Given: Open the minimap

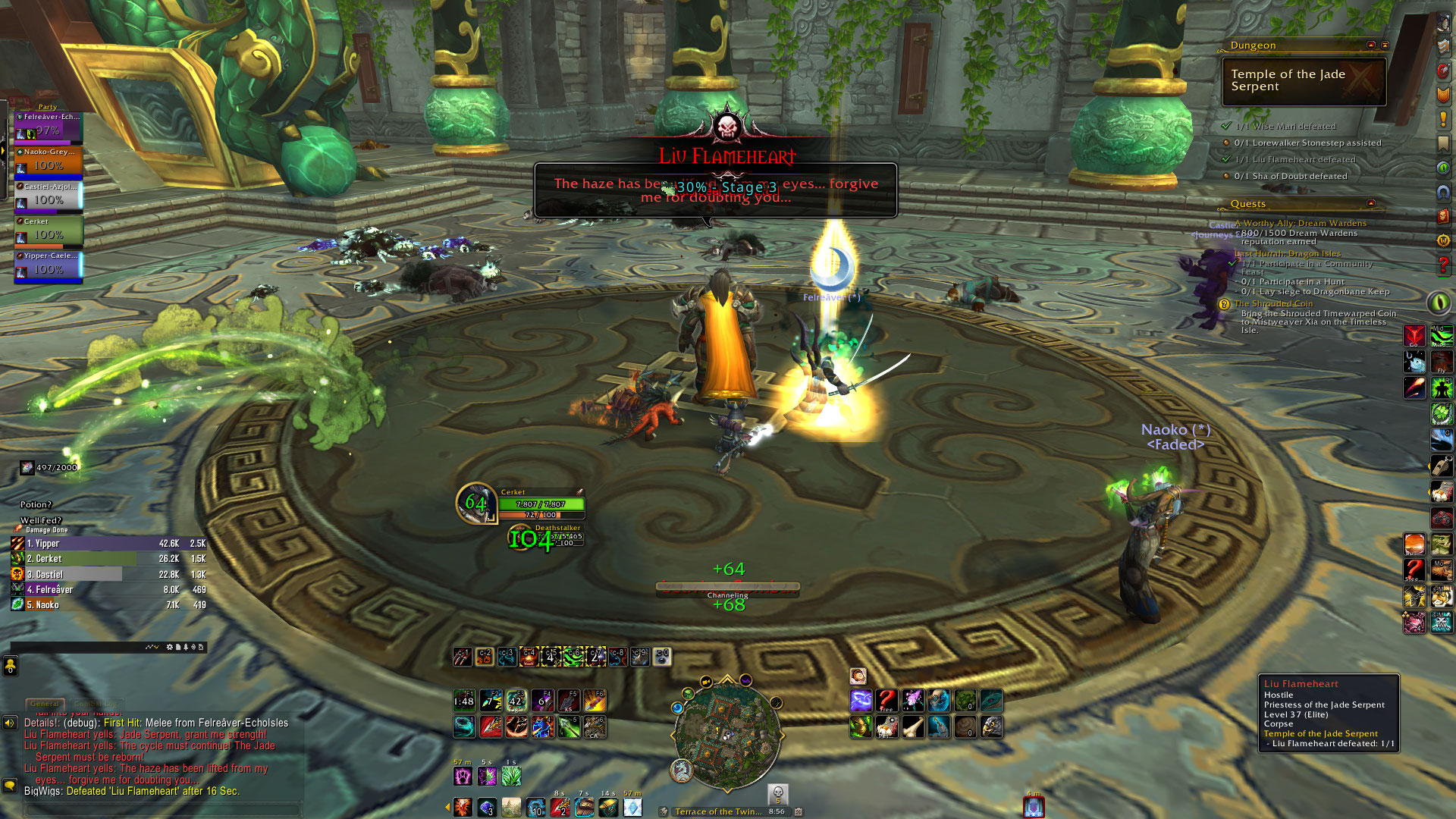Looking at the screenshot, I should pos(726,733).
